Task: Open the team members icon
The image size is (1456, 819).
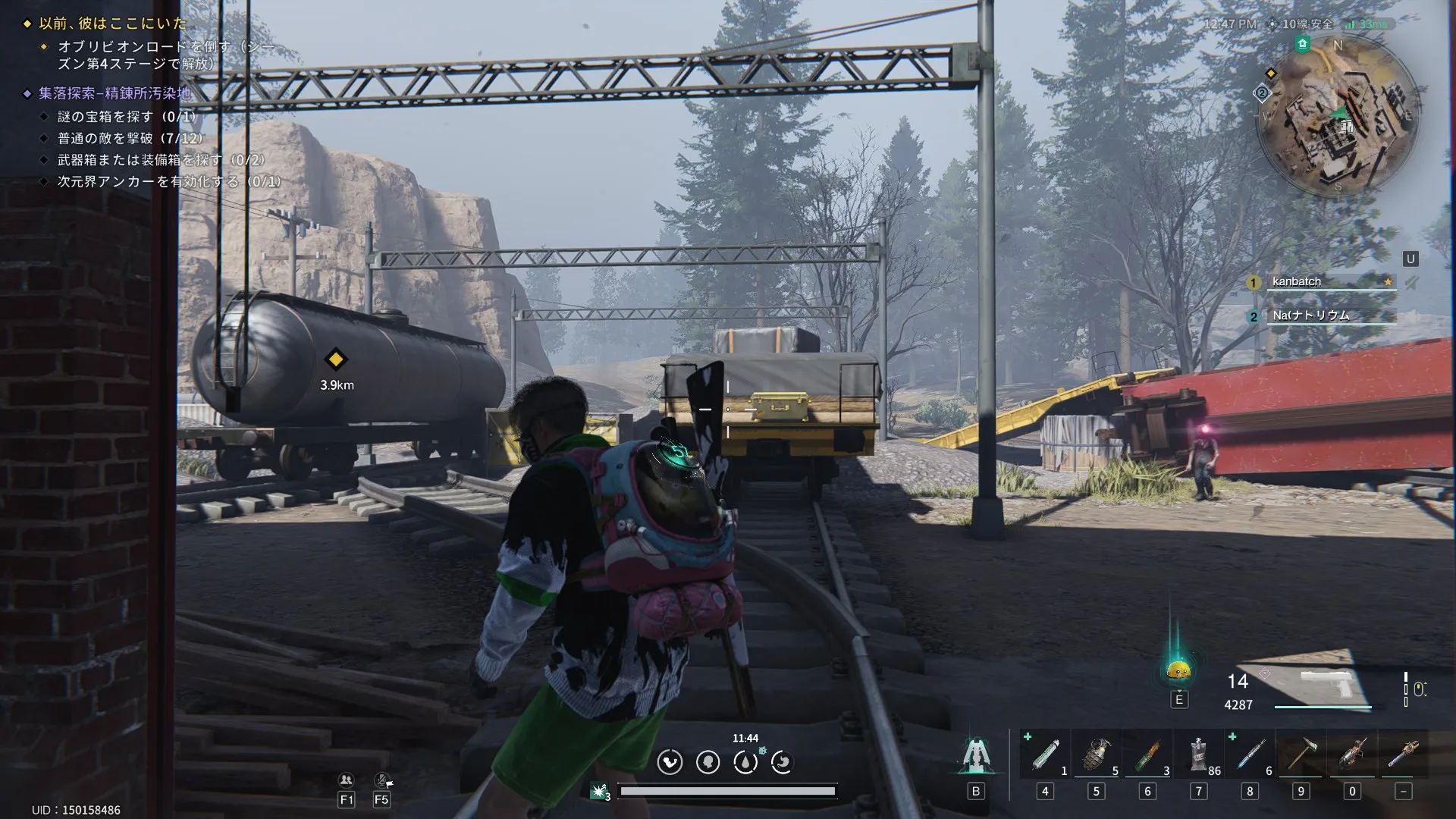Action: [347, 780]
